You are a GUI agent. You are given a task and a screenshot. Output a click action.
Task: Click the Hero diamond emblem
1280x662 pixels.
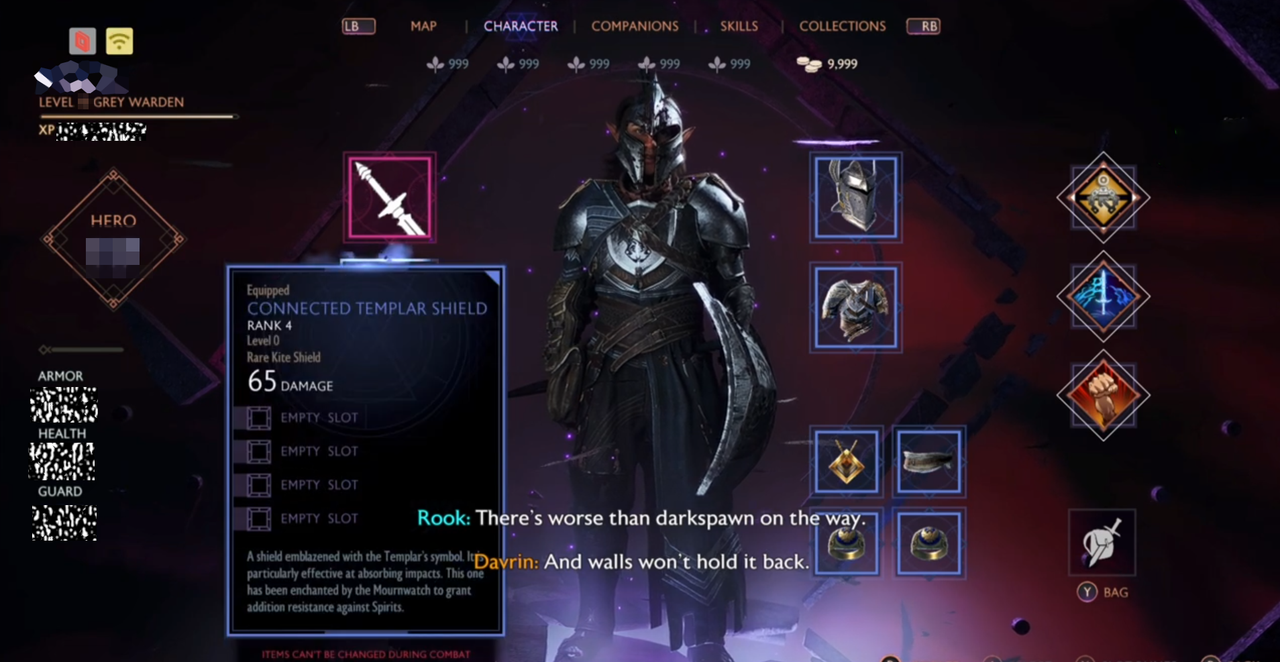113,238
